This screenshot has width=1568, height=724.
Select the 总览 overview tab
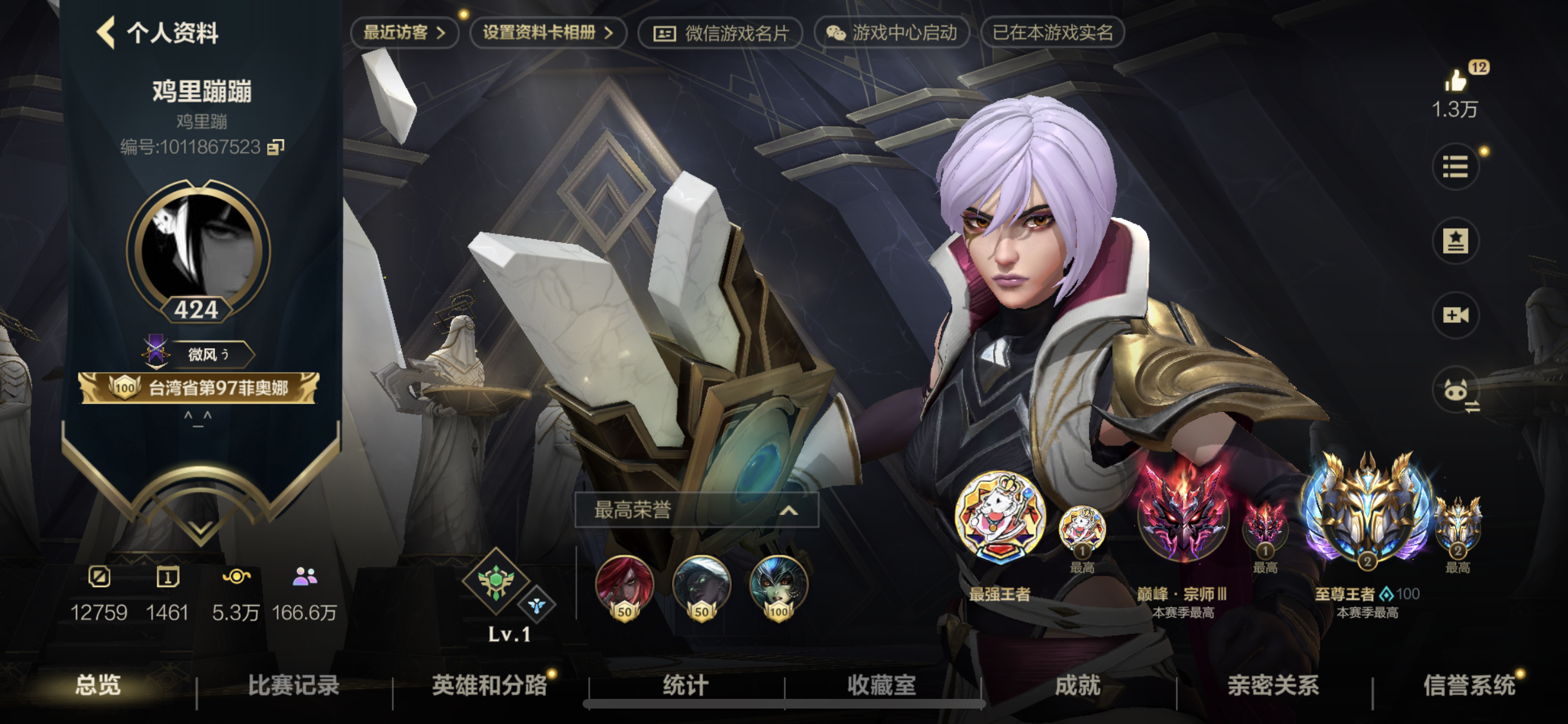pos(98,685)
